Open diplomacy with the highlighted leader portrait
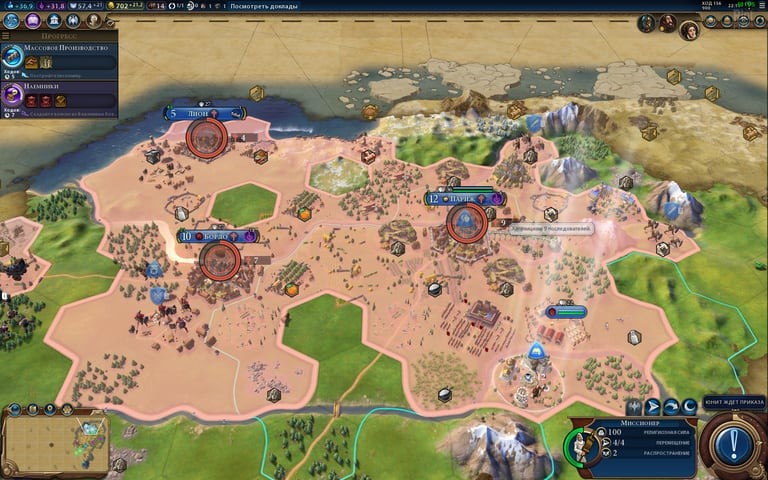The width and height of the screenshot is (768, 480). coord(690,29)
